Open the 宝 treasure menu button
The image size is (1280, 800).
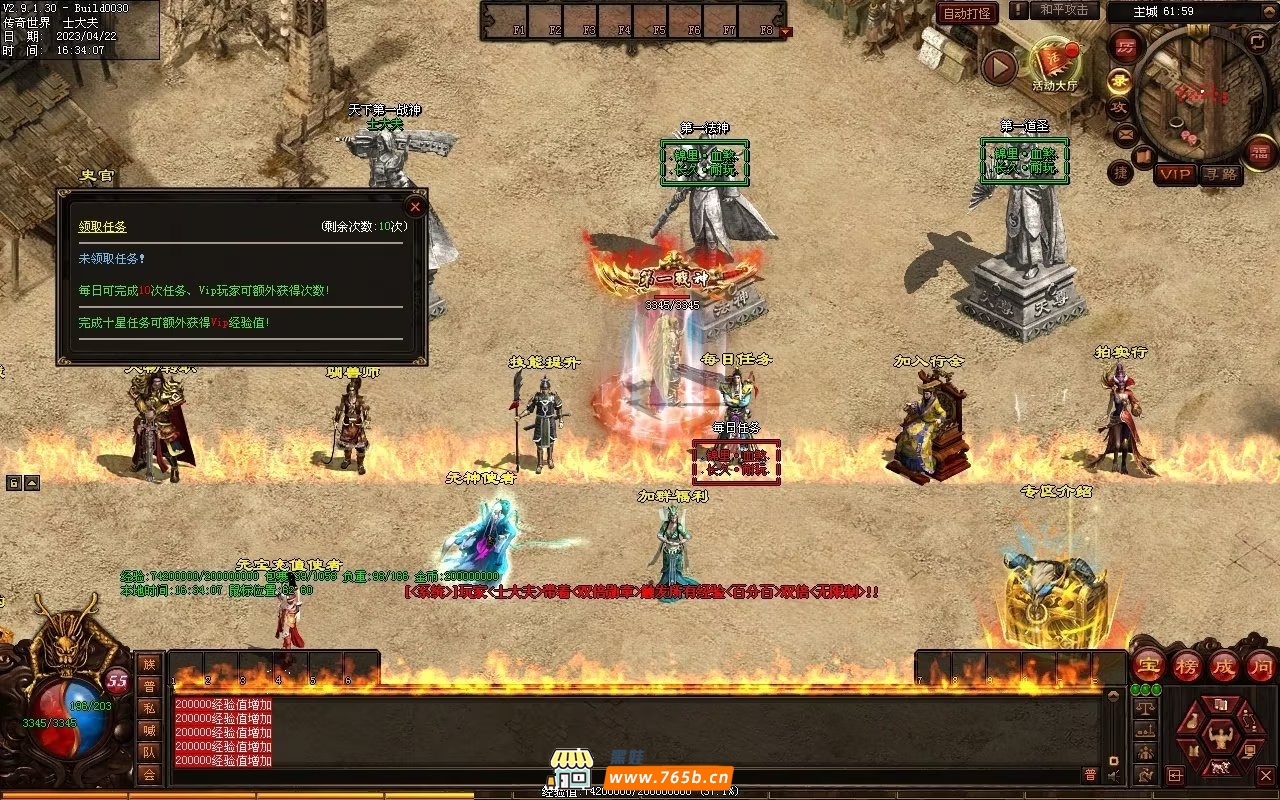pos(1148,666)
